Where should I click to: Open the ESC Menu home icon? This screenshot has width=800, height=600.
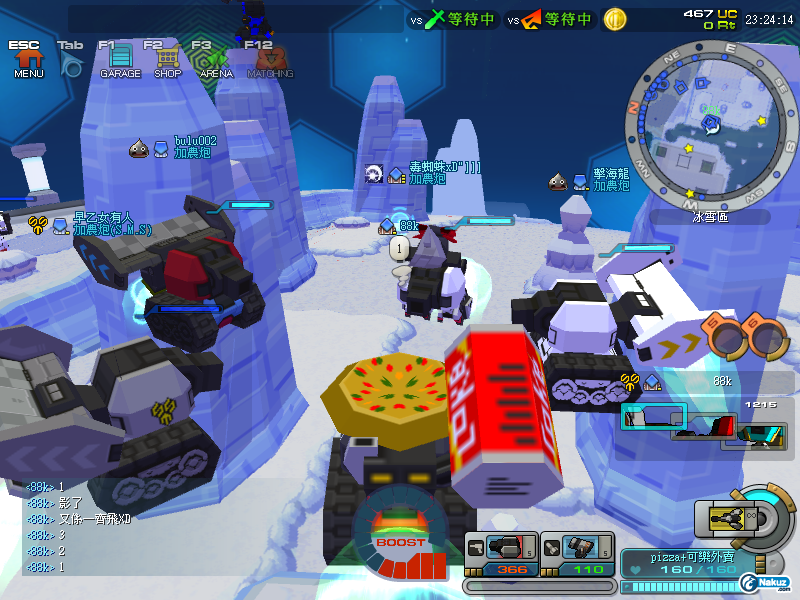(x=27, y=62)
